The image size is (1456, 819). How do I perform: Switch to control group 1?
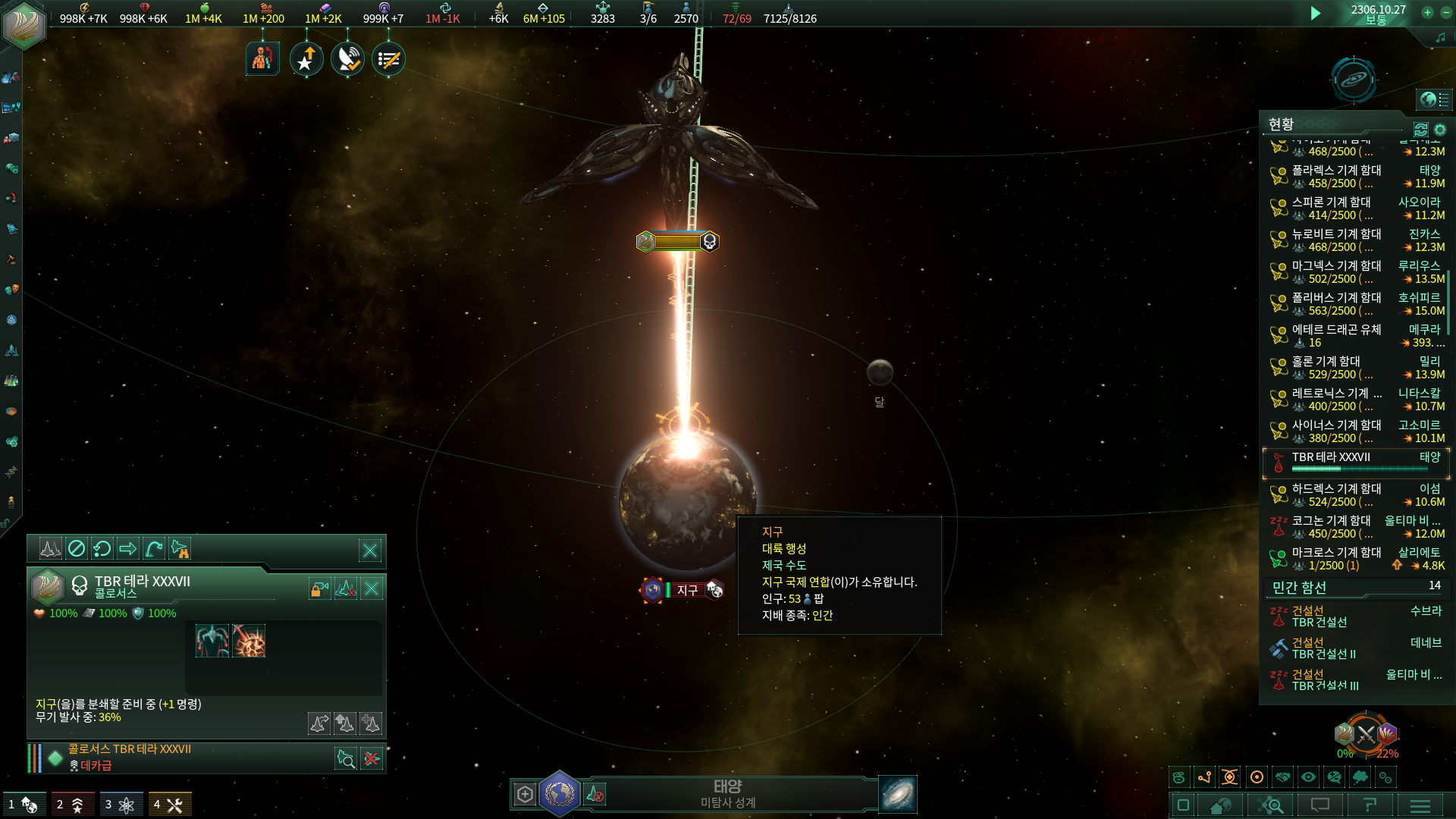pyautogui.click(x=21, y=805)
